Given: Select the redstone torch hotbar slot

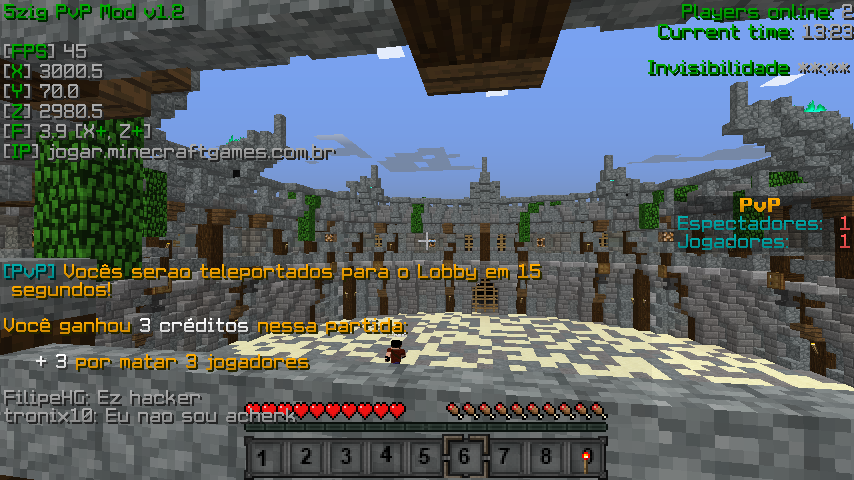Looking at the screenshot, I should coord(585,458).
